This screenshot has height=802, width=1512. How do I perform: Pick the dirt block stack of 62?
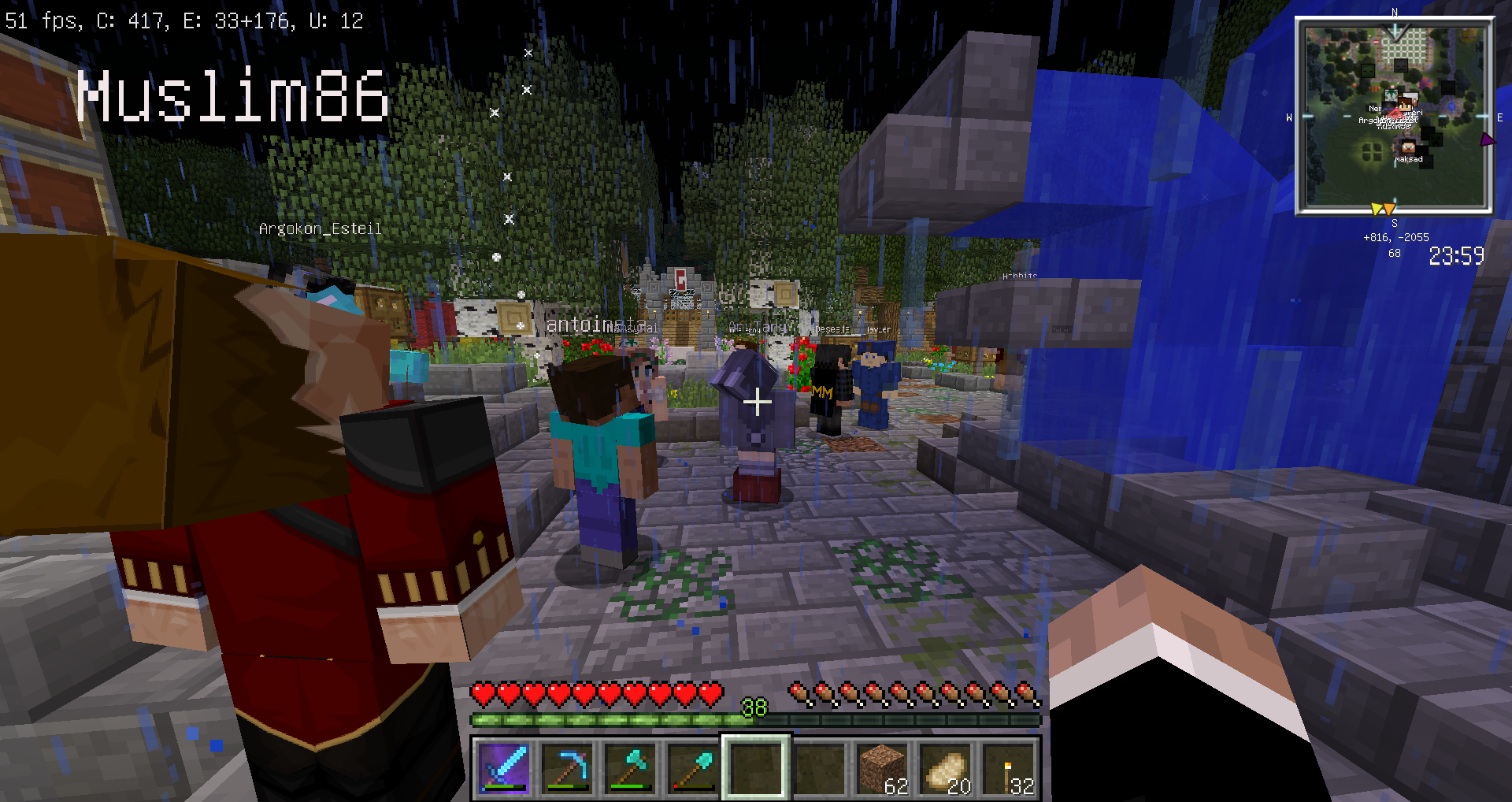click(882, 767)
